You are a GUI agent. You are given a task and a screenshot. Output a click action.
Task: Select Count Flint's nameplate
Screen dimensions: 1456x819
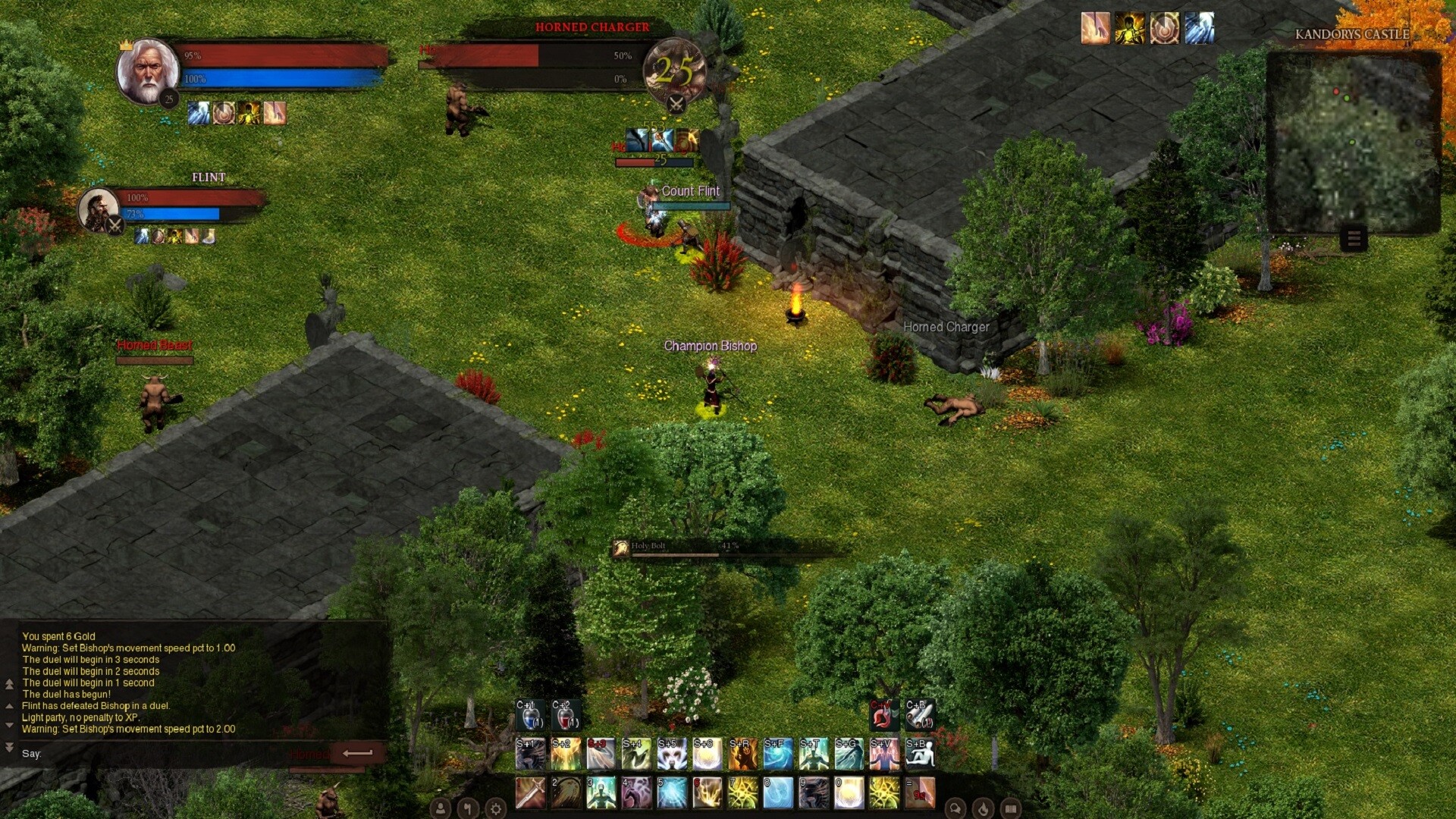coord(690,191)
